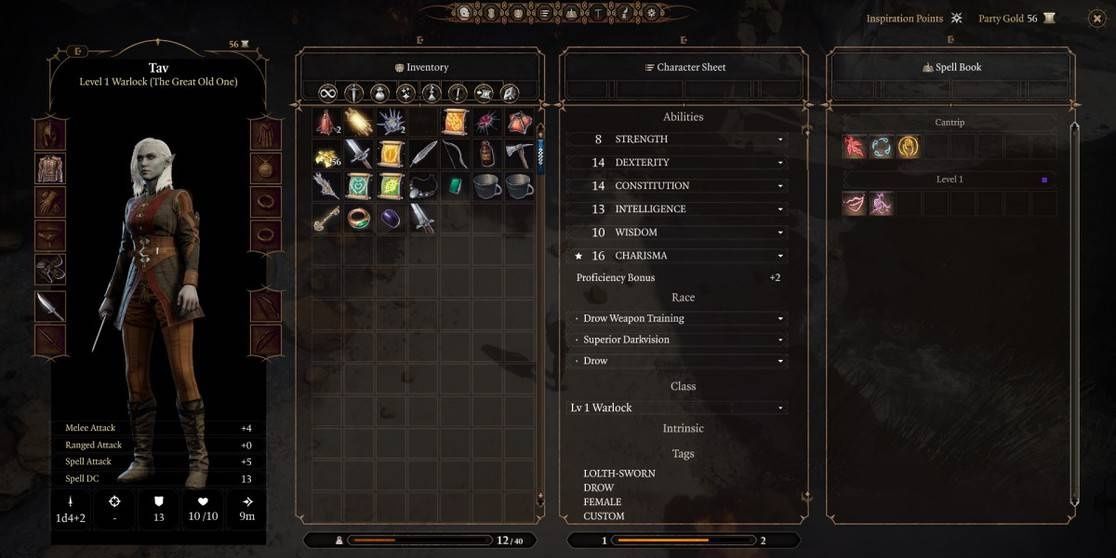Choose the green-gem ring in inventory
The width and height of the screenshot is (1116, 558).
358,218
